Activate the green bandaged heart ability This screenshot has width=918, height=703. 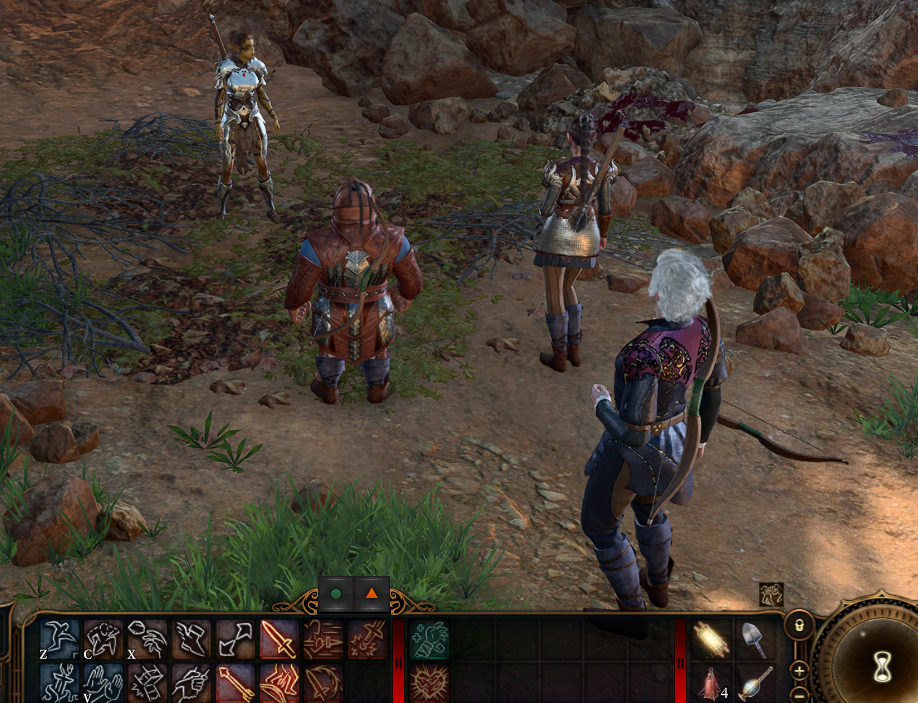pos(429,639)
